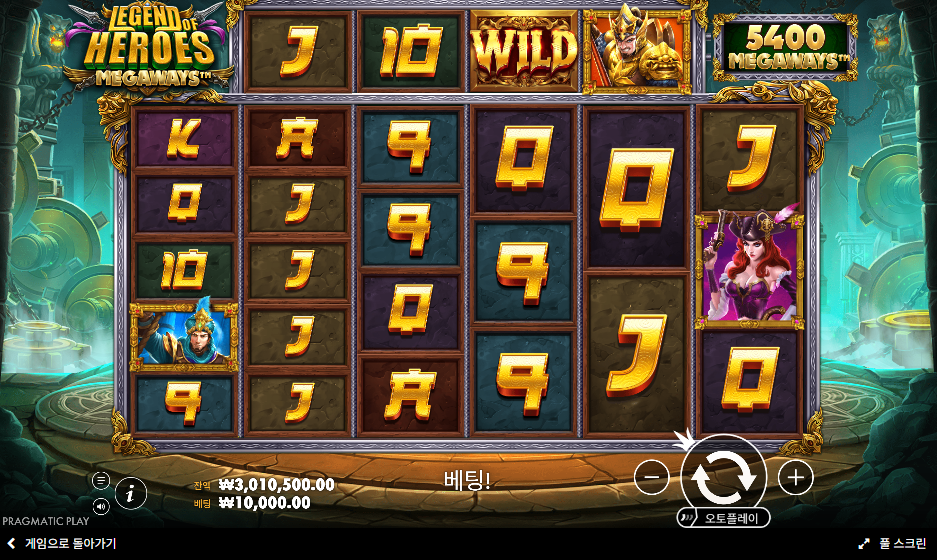
Task: Open the 오토플레이 autoplay options
Action: point(724,518)
